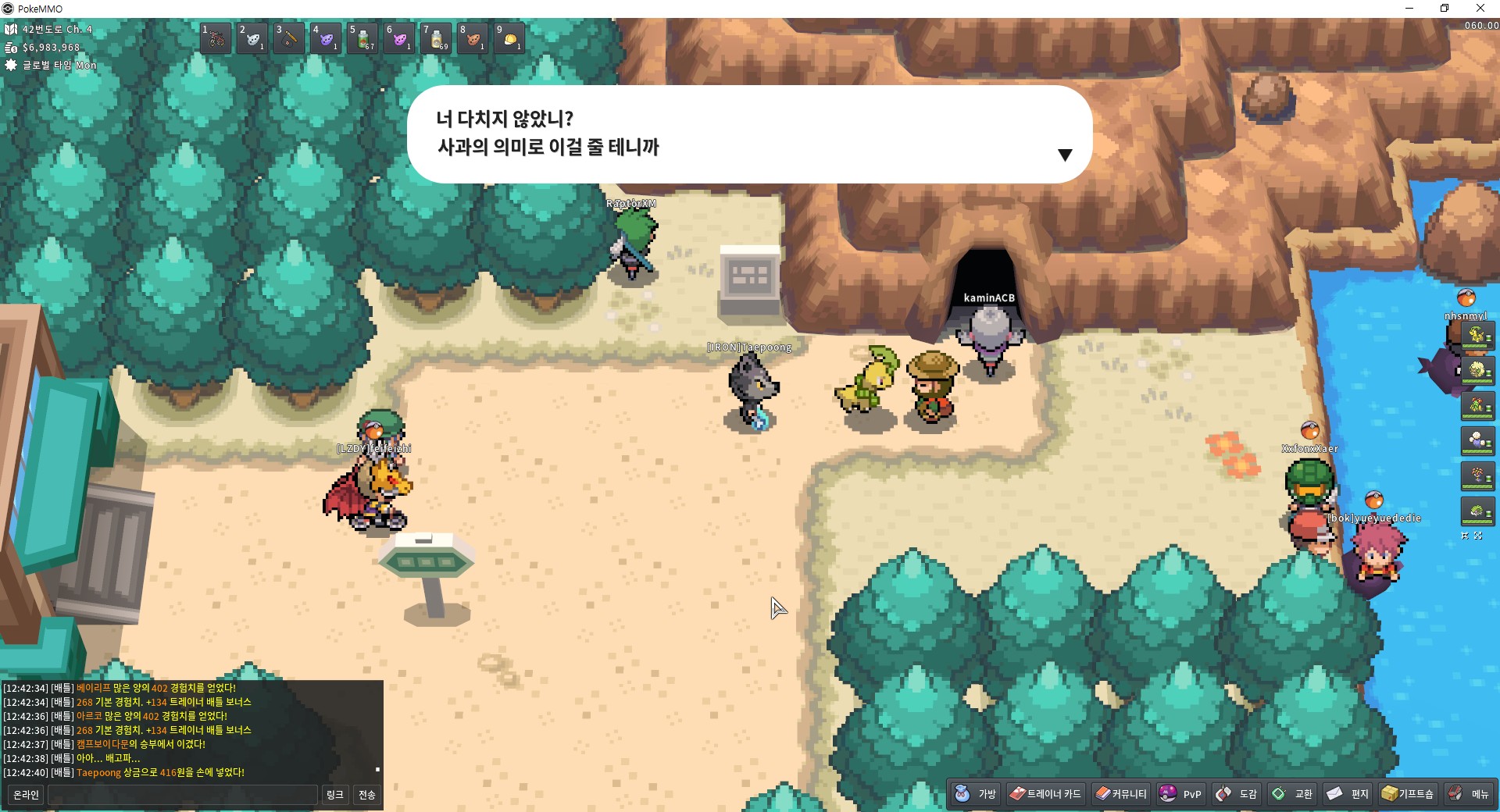Open the 트레이너 카드 trainer card
Screen dimensions: 1500x812
1045,794
